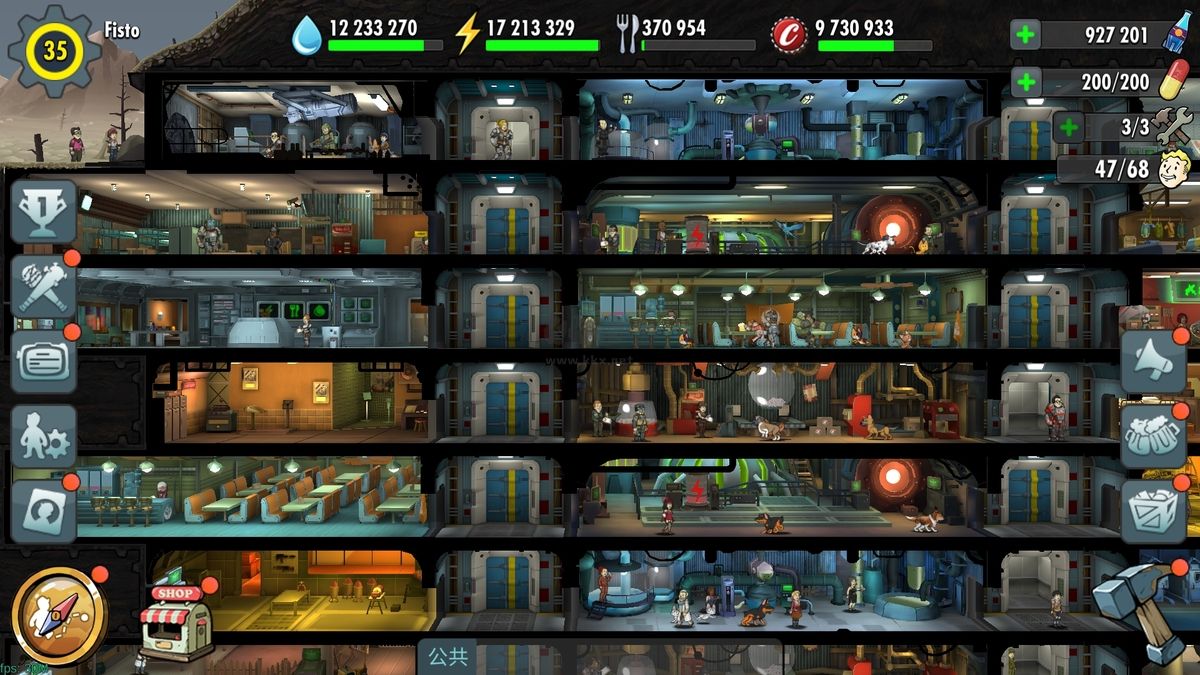This screenshot has height=675, width=1200.
Task: Select the vault door icon button
Action: [44, 510]
